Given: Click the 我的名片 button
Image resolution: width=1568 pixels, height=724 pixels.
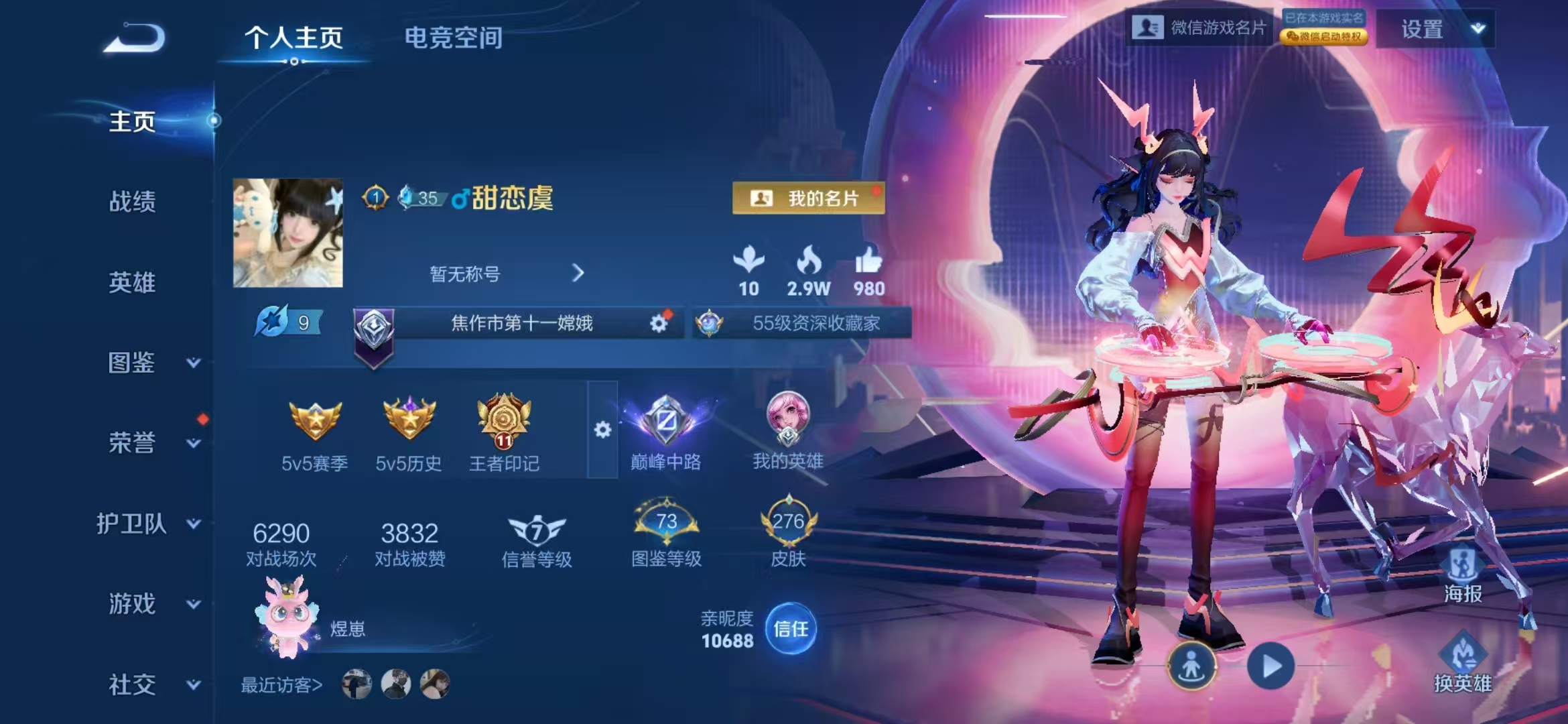Looking at the screenshot, I should tap(808, 198).
